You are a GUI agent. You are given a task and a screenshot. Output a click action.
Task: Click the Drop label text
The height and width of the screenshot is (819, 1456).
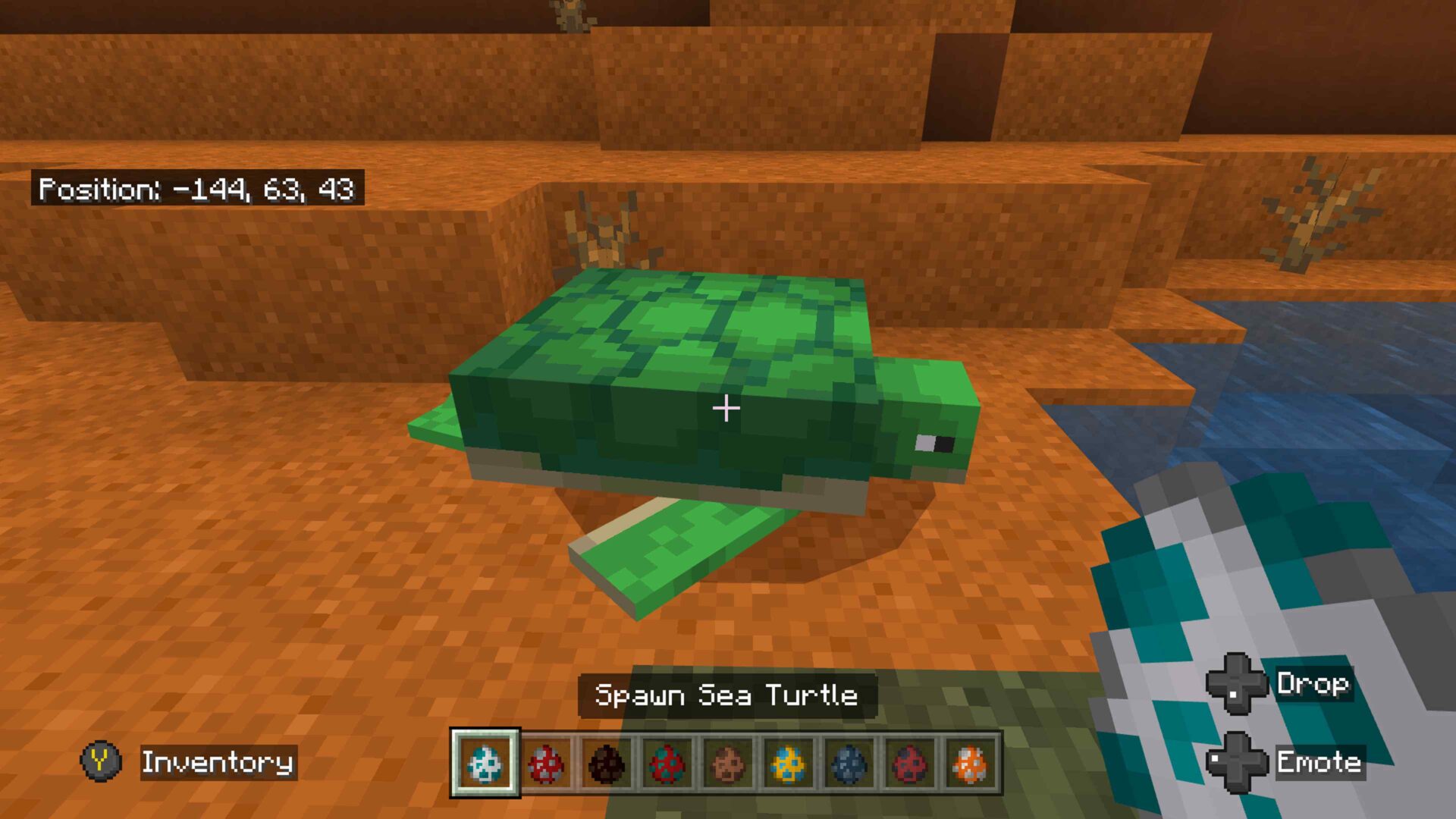pos(1316,683)
